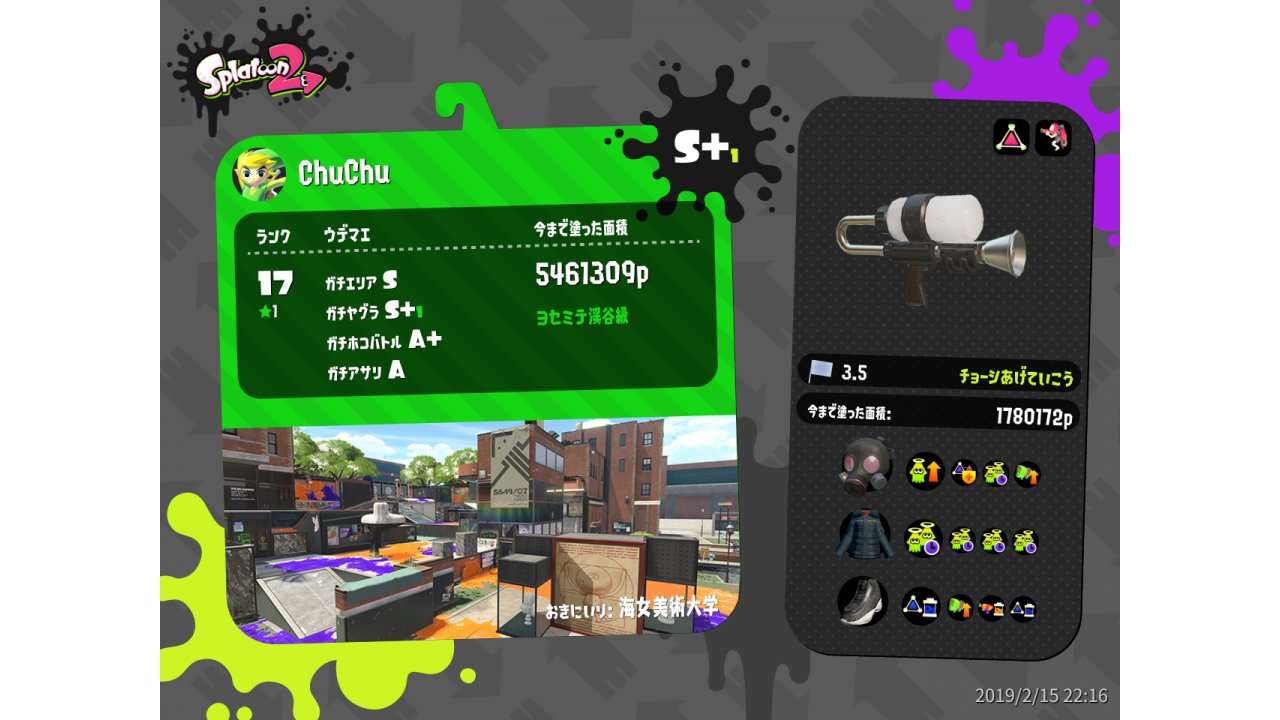The width and height of the screenshot is (1280, 720).
Task: Inspect the white-tank blaster main weapon
Action: (930, 245)
